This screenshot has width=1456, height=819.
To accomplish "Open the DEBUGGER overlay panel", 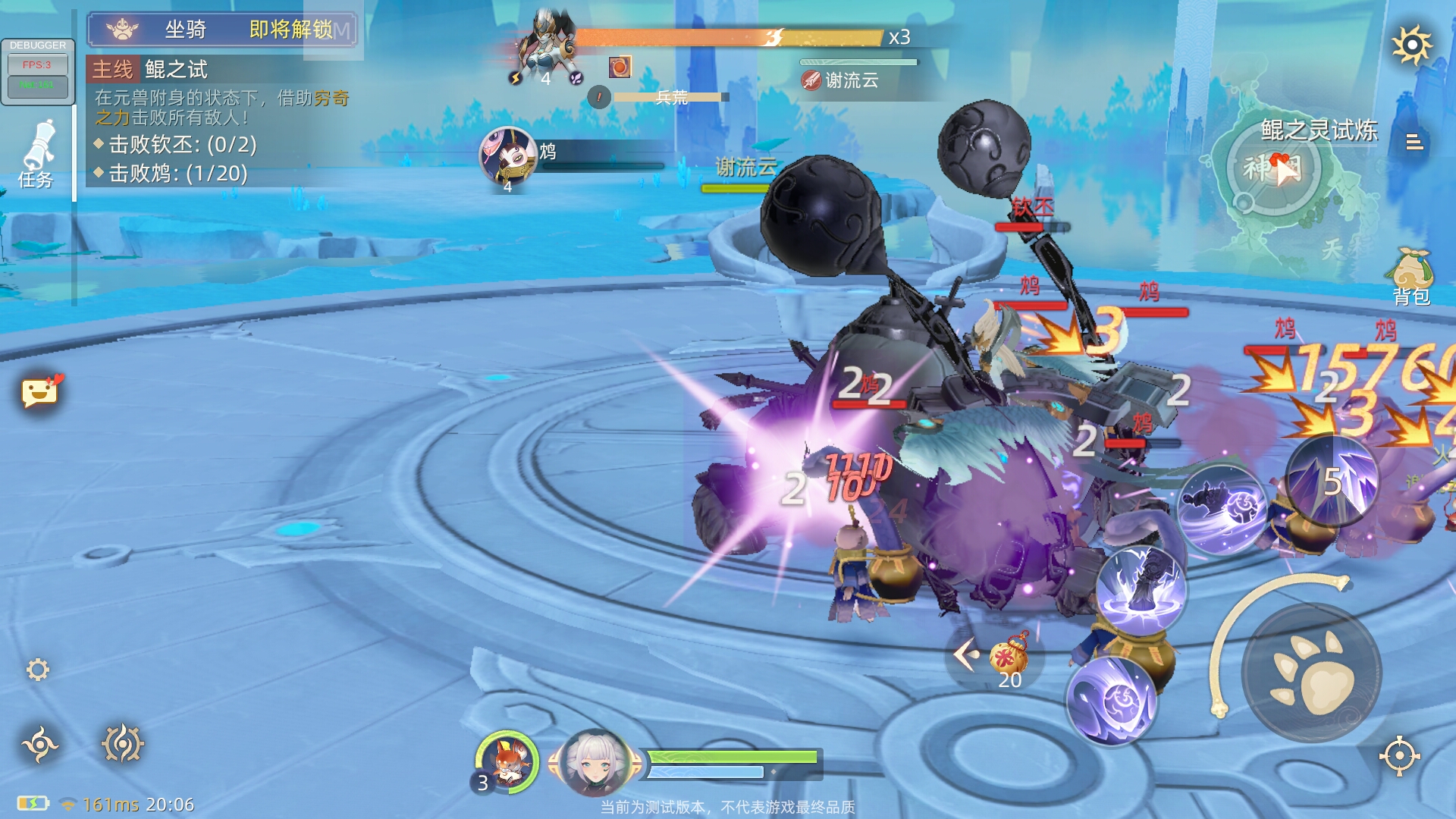I will point(38,71).
